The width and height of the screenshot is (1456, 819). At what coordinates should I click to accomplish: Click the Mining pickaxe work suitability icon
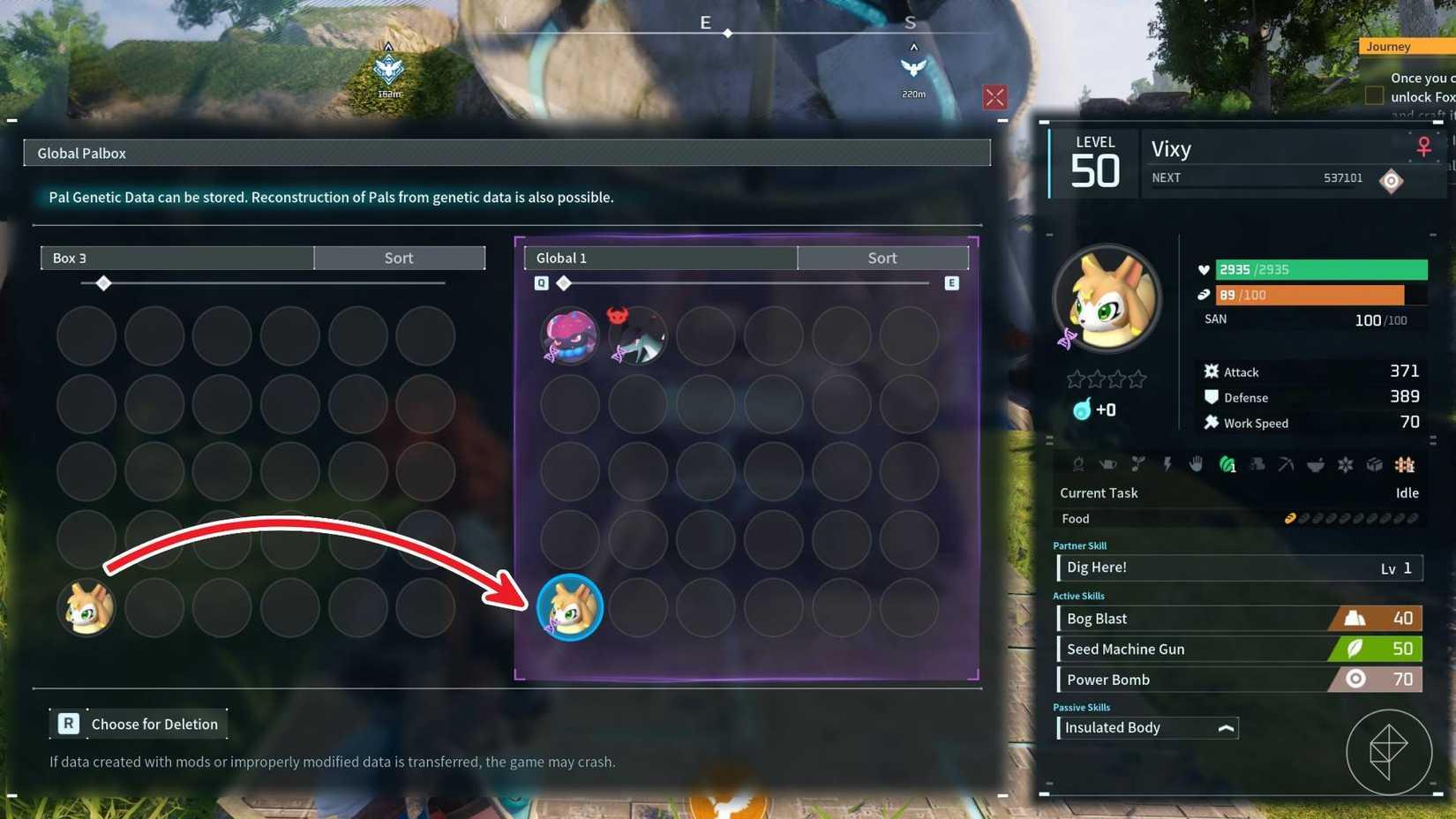tap(1287, 465)
